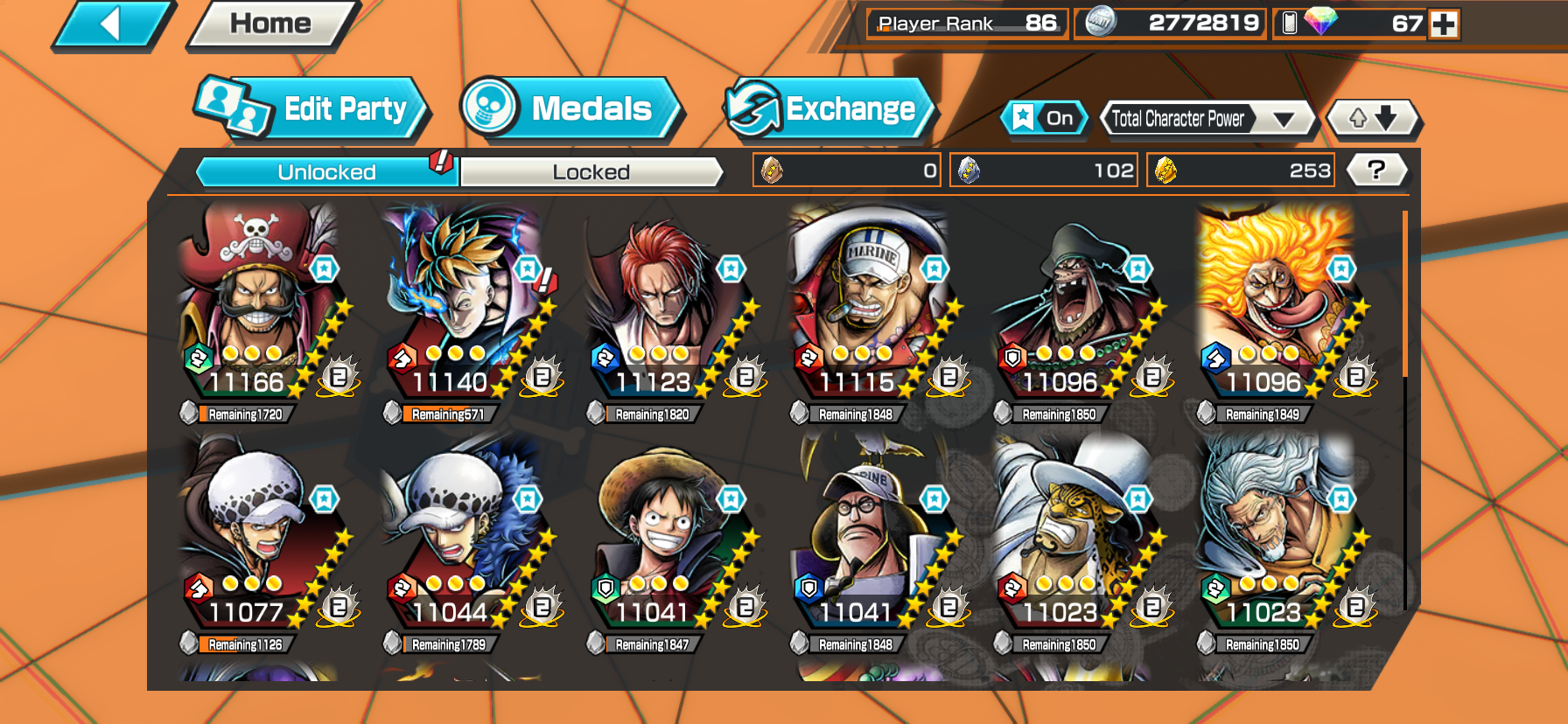Switch to the Locked characters tab
The height and width of the screenshot is (724, 1568).
coord(591,172)
